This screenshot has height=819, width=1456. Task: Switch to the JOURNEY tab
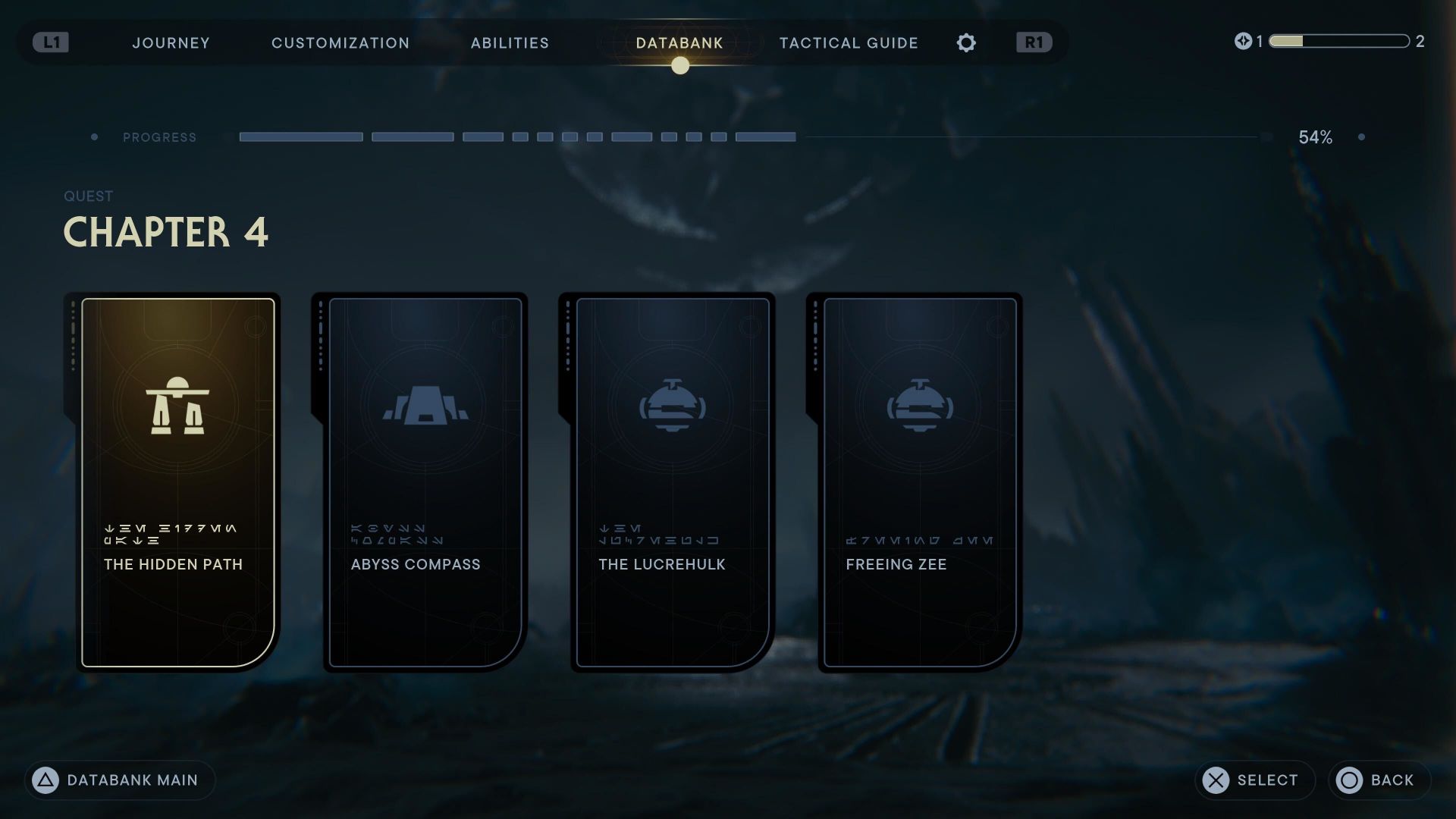pyautogui.click(x=171, y=43)
